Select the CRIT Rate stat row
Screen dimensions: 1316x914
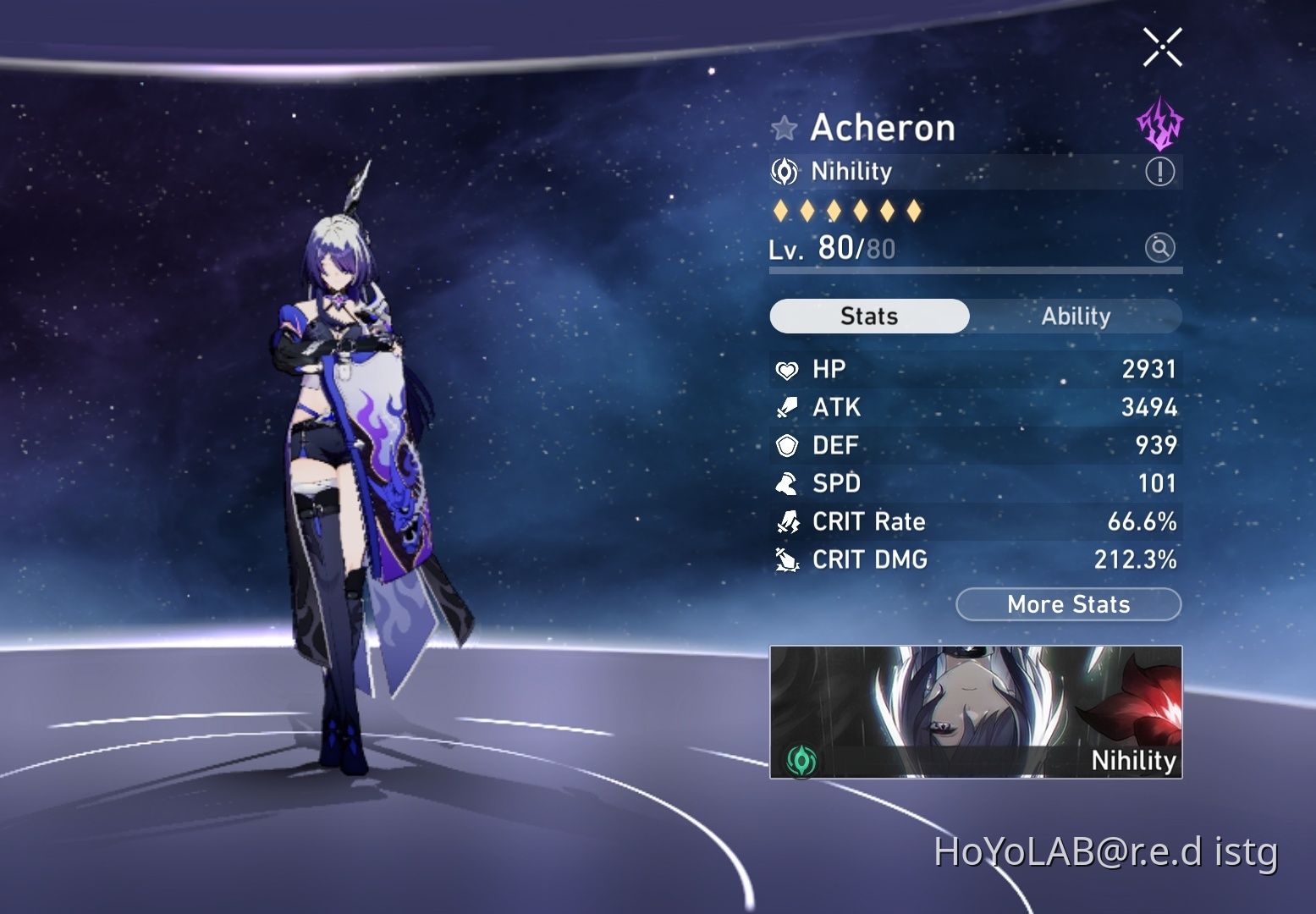[x=973, y=521]
